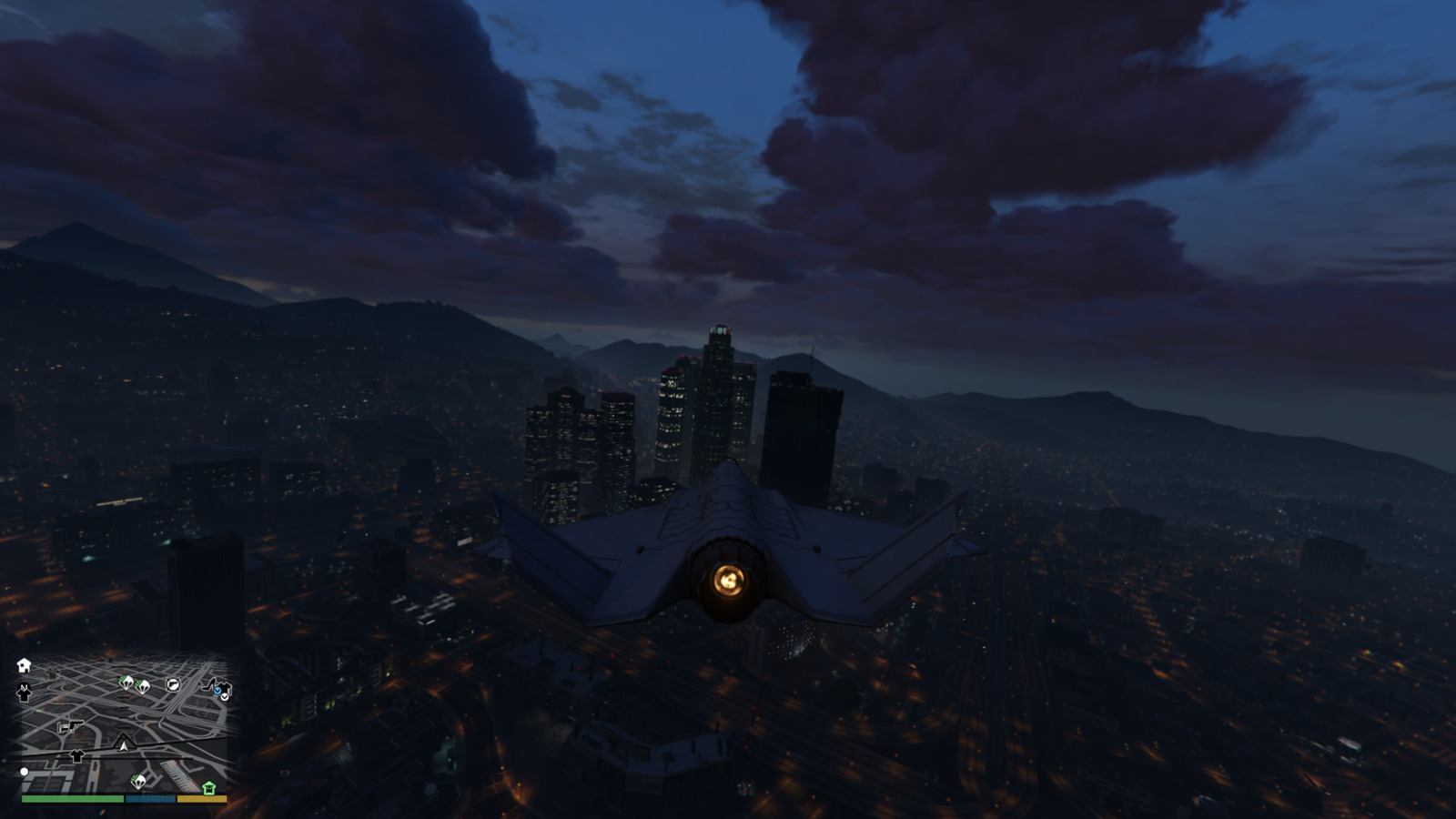1456x819 pixels.
Task: Click the round shooting range gun marker
Action: [173, 684]
